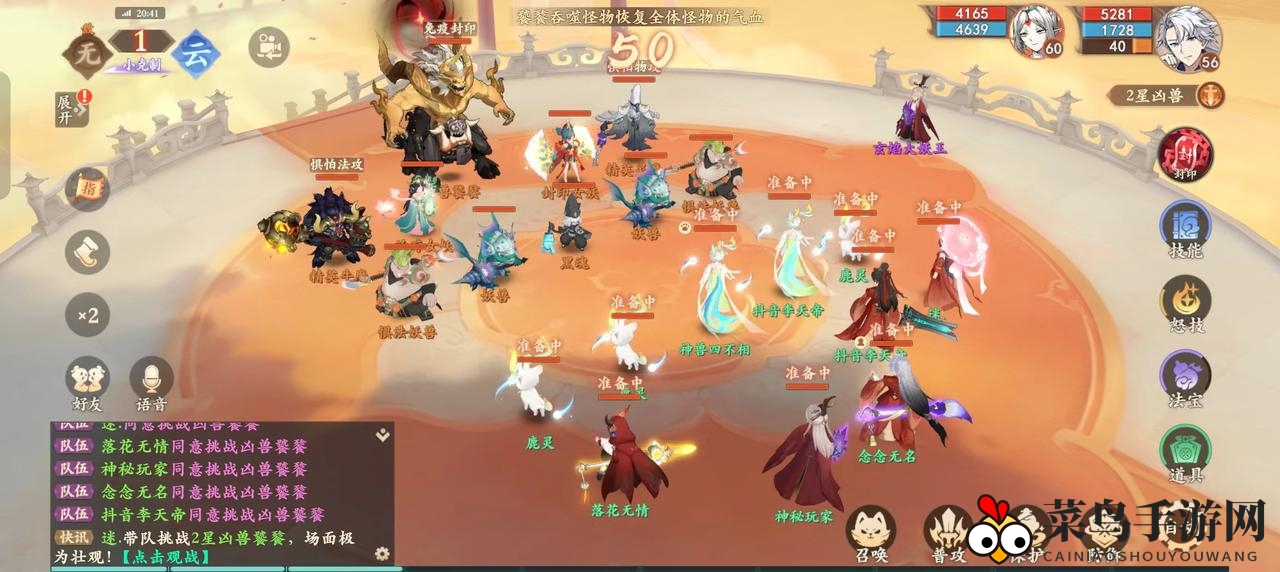Viewport: 1280px width, 572px height.
Task: Collapse chat with the down arrow
Action: [381, 435]
